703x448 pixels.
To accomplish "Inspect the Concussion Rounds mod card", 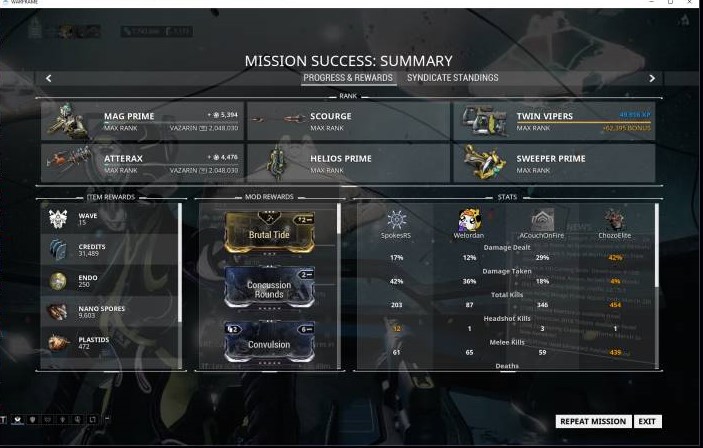I will click(x=269, y=288).
